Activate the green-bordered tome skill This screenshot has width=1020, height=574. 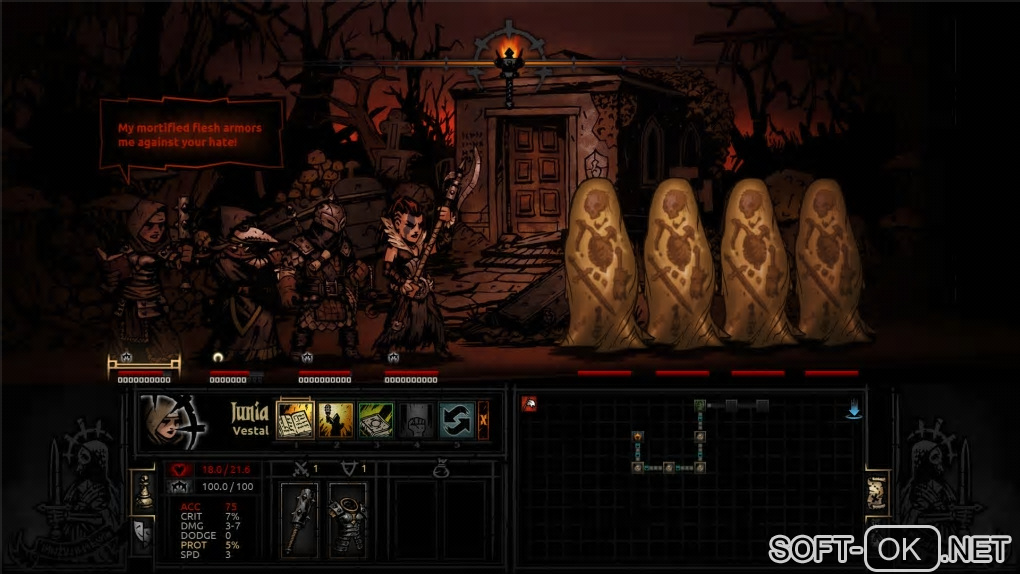point(376,419)
